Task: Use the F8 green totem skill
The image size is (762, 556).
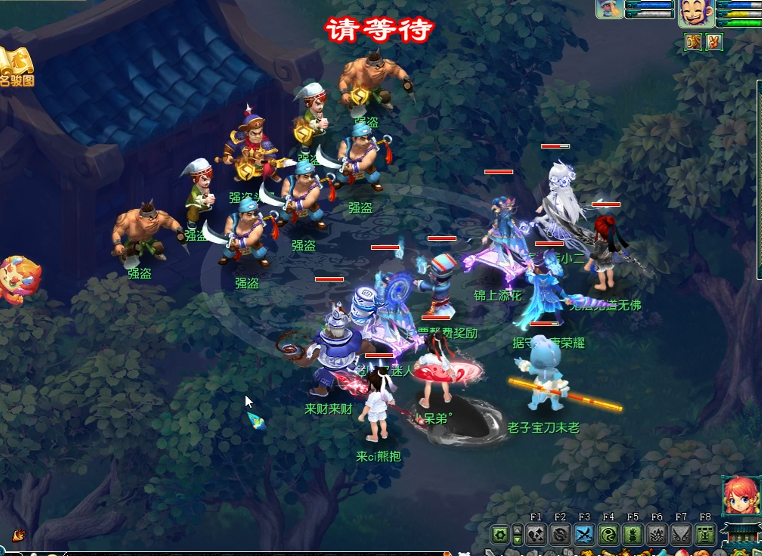Action: (705, 535)
